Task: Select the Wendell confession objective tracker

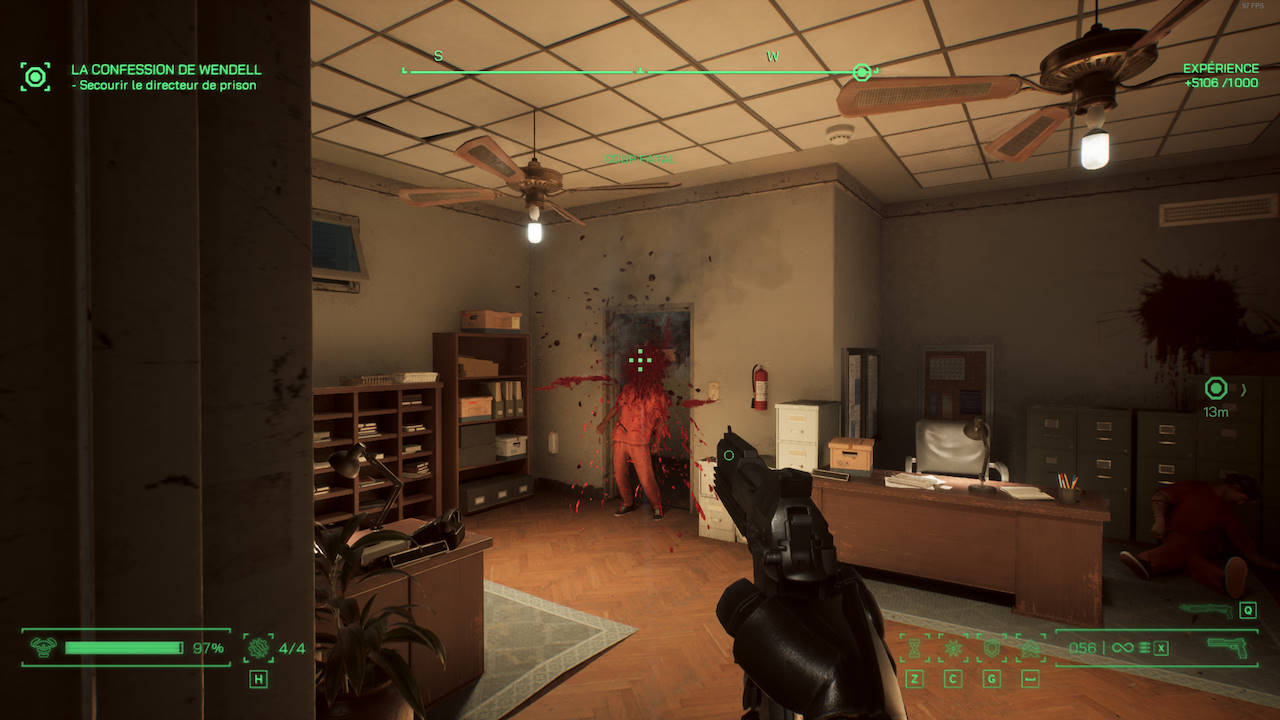Action: click(166, 70)
